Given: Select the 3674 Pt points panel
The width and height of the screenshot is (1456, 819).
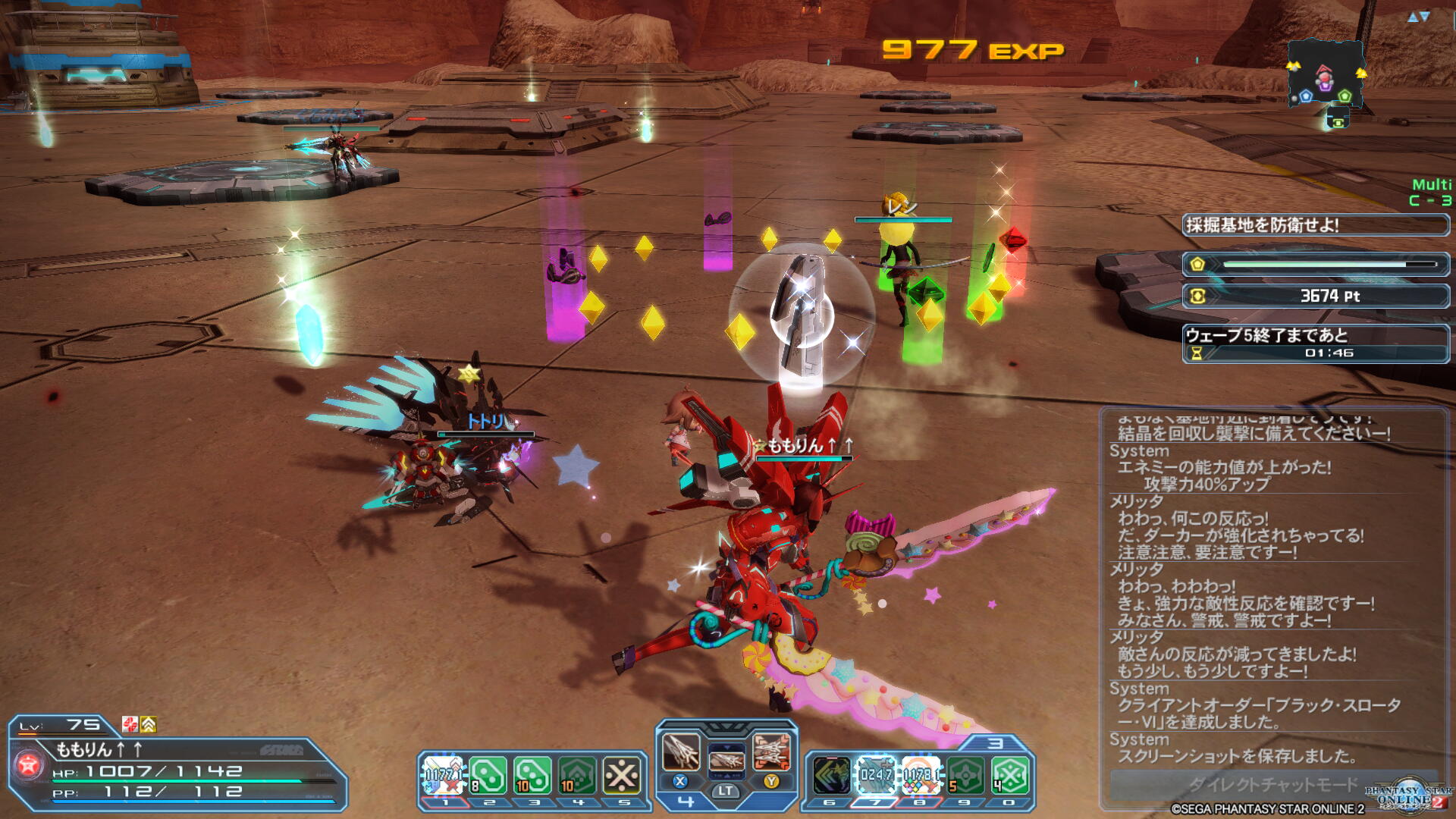Looking at the screenshot, I should pyautogui.click(x=1315, y=296).
